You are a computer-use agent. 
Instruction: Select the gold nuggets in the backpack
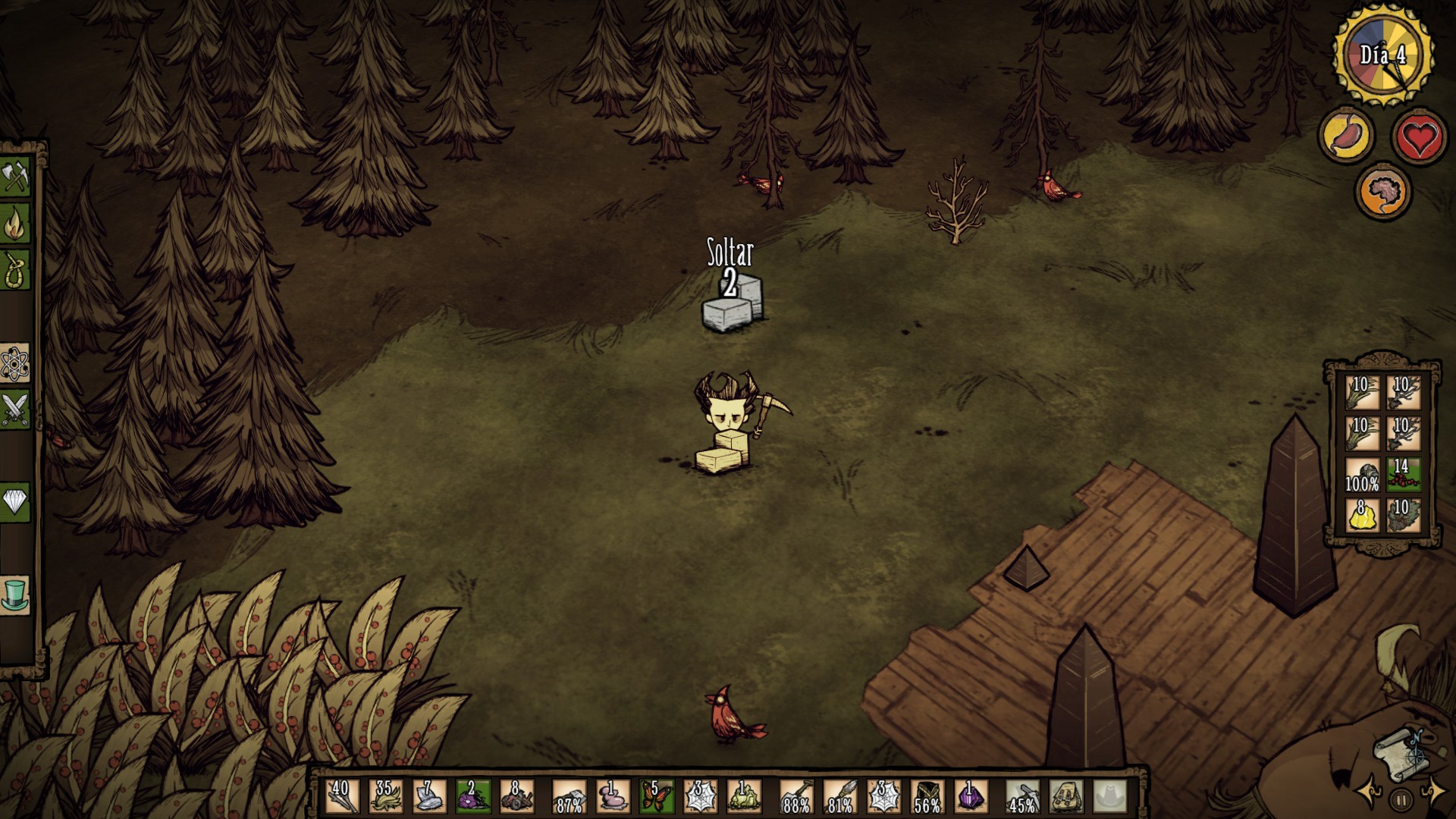(1362, 514)
